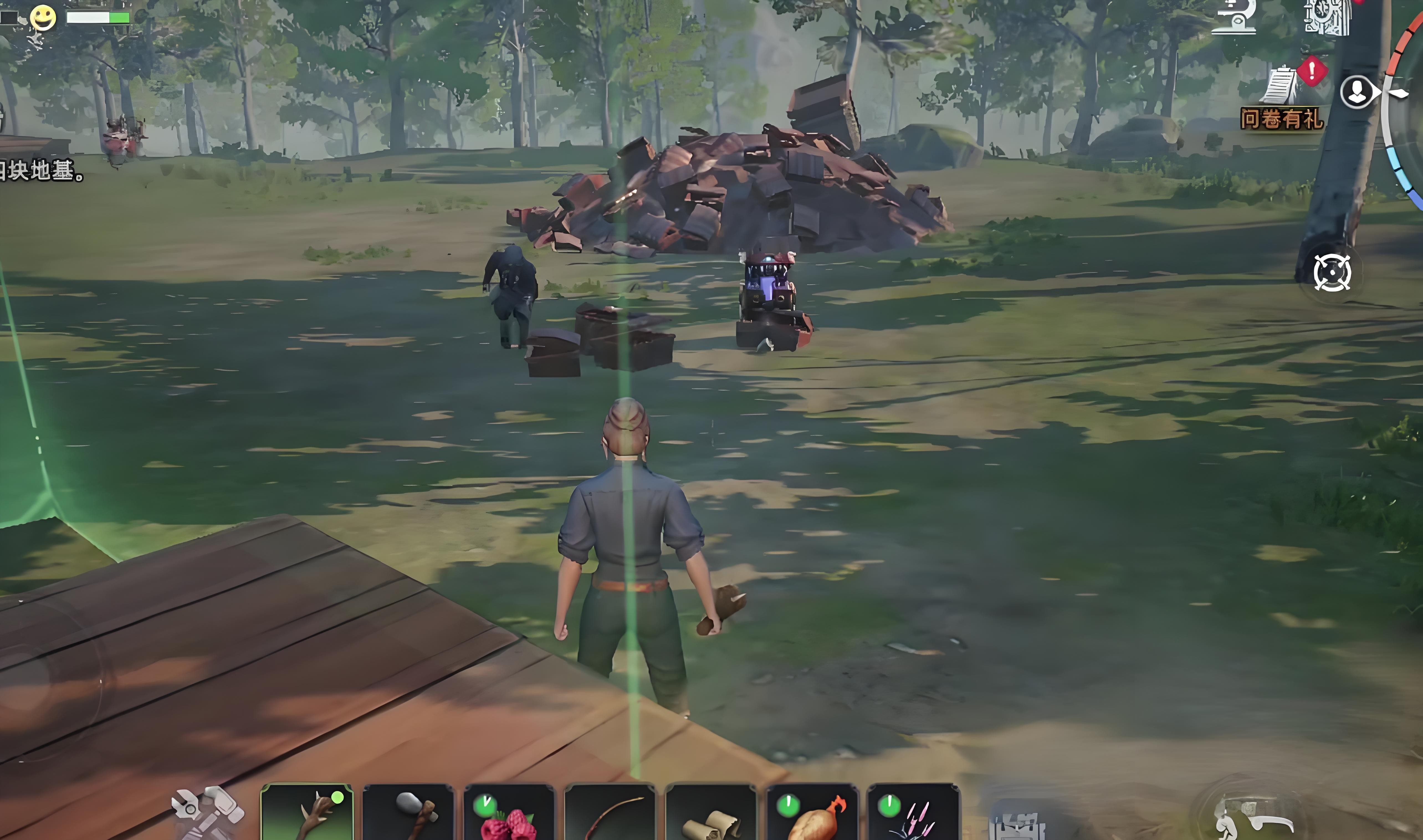The image size is (1423, 840).
Task: Tap the yellow smiley face mood icon
Action: [x=43, y=17]
